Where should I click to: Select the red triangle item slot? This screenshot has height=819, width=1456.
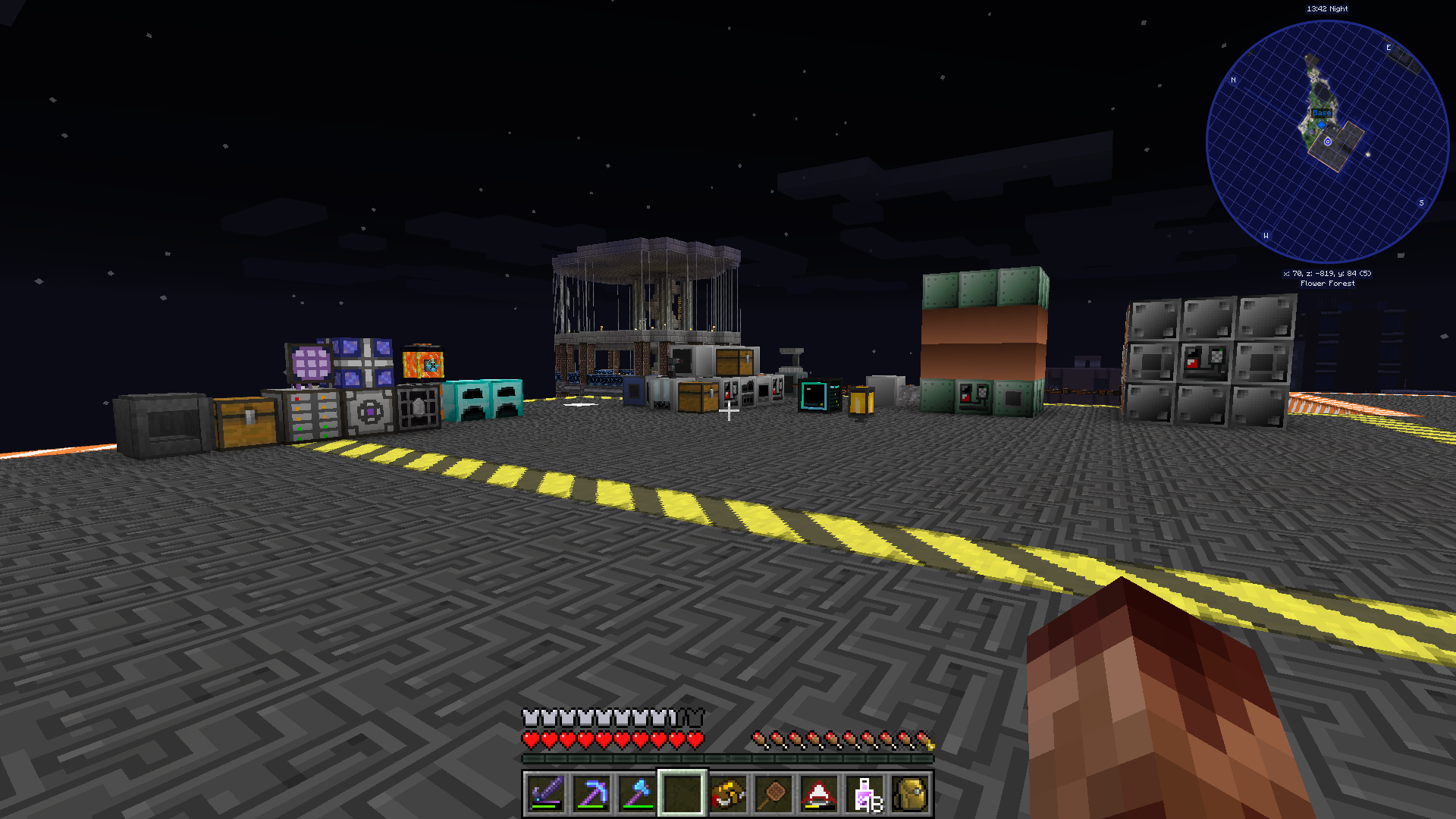coord(819,794)
